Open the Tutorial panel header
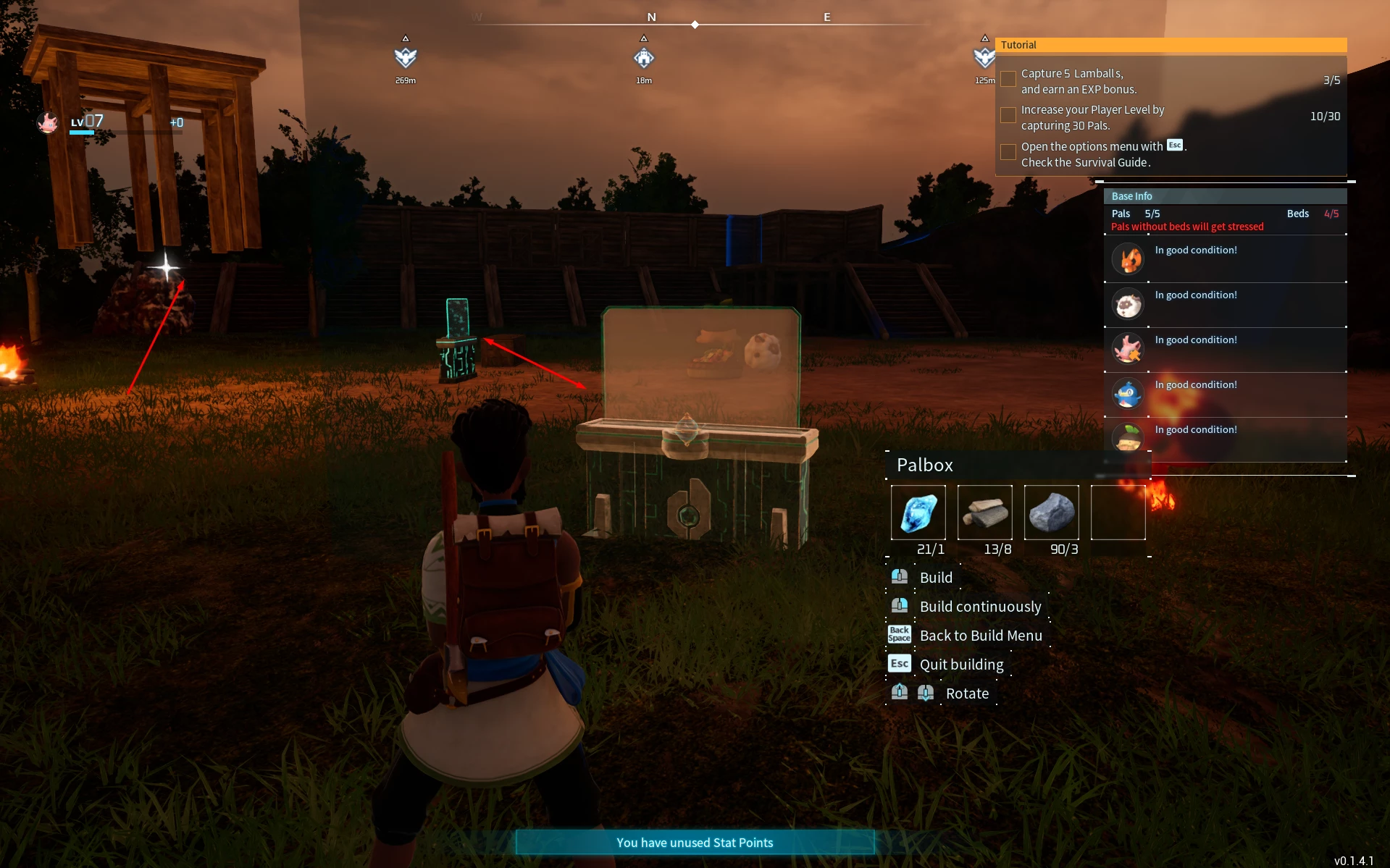This screenshot has height=868, width=1390. (1171, 45)
